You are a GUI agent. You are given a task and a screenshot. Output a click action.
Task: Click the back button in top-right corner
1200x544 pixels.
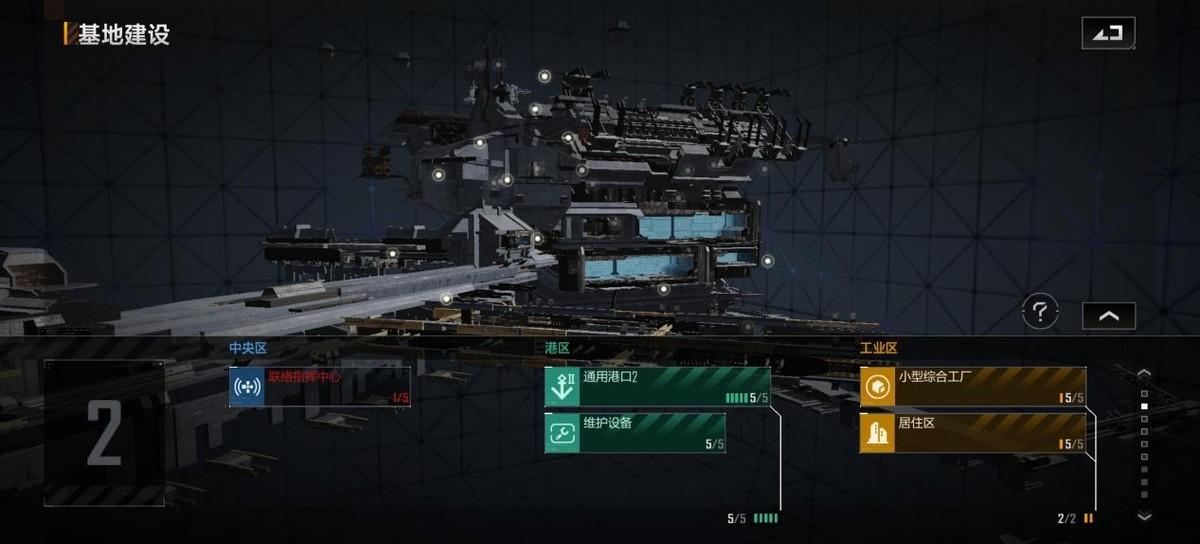[x=1108, y=33]
